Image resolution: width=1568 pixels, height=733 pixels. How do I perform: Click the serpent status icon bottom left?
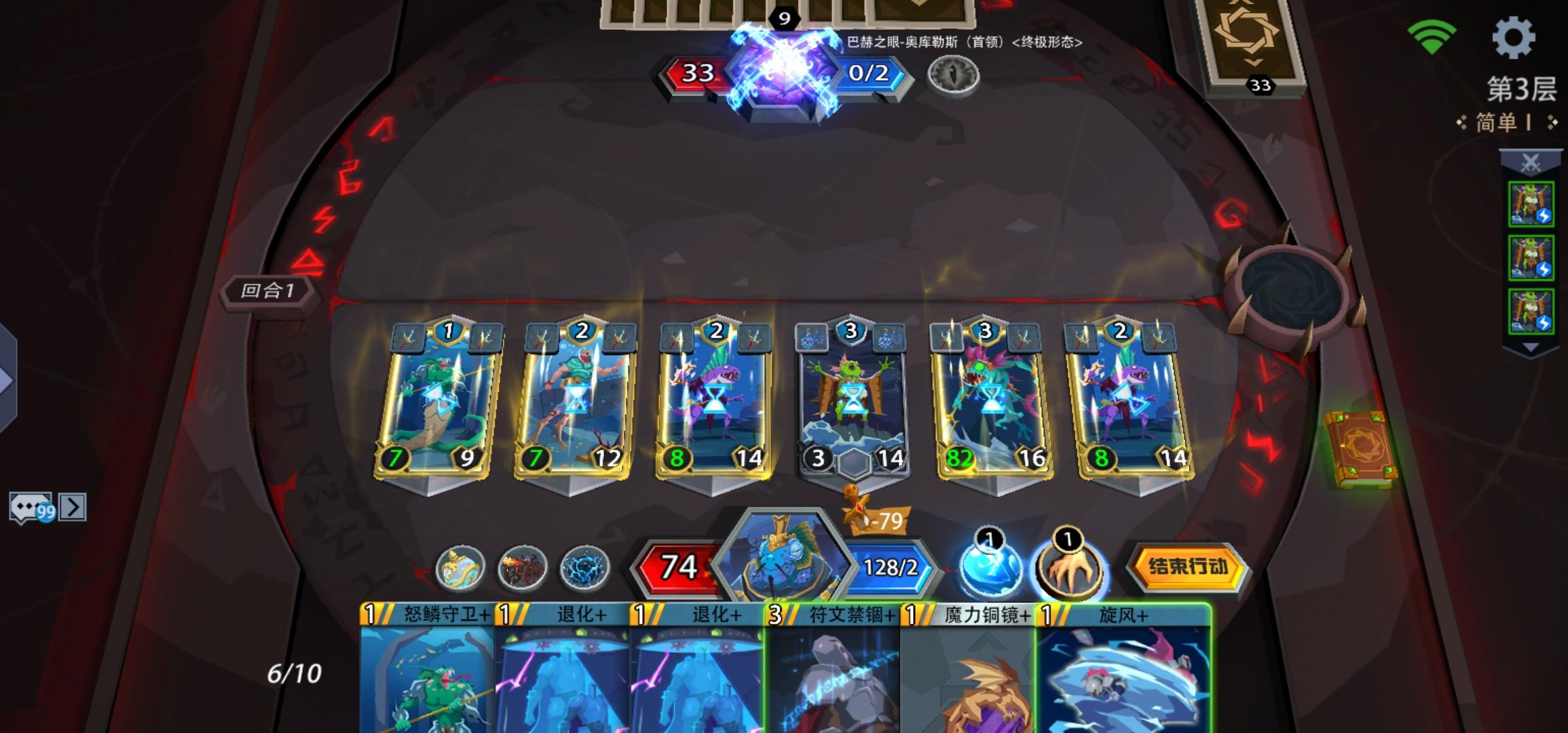pyautogui.click(x=464, y=568)
